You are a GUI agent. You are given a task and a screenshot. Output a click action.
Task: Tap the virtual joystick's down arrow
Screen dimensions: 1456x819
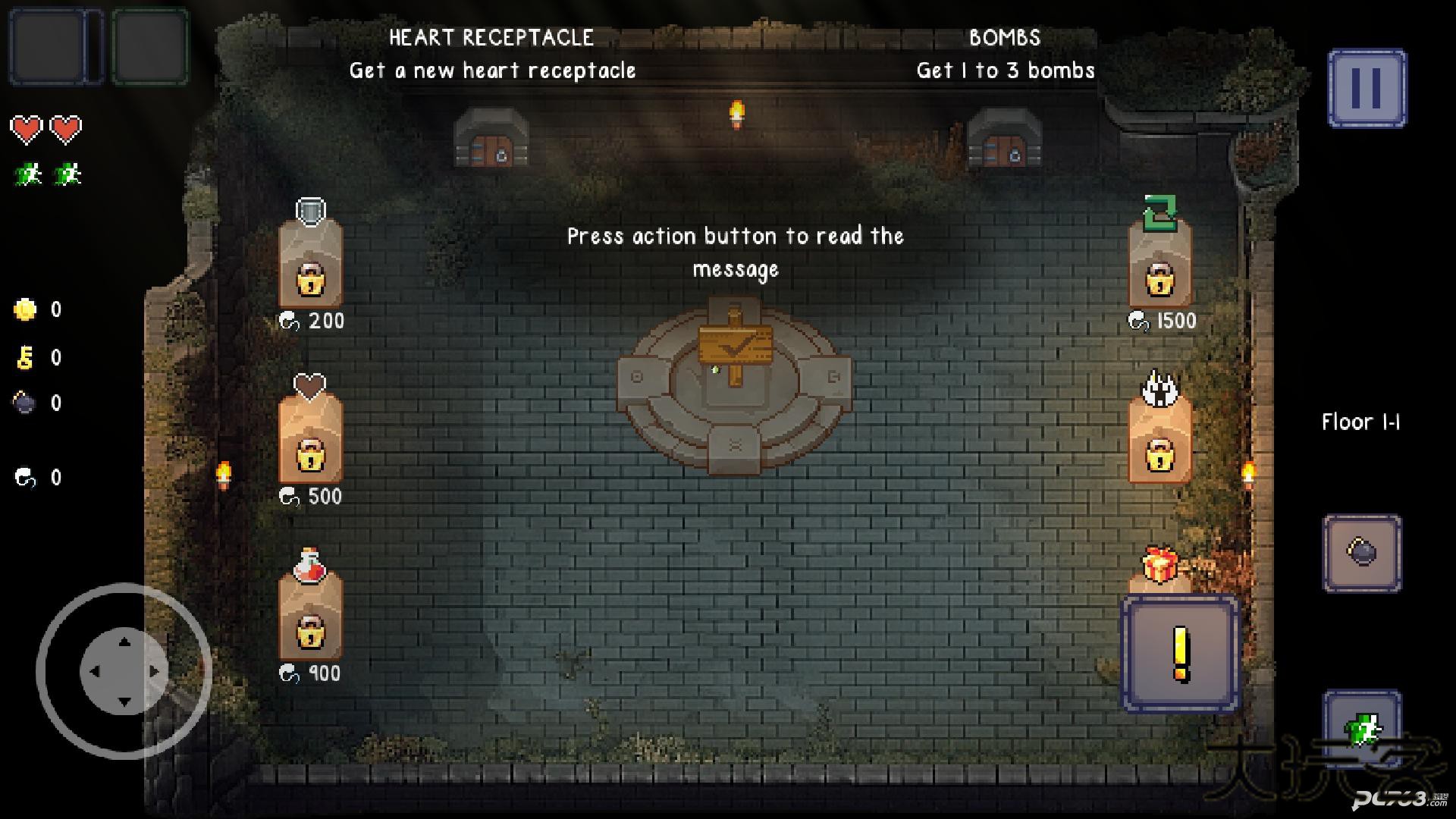(x=124, y=701)
